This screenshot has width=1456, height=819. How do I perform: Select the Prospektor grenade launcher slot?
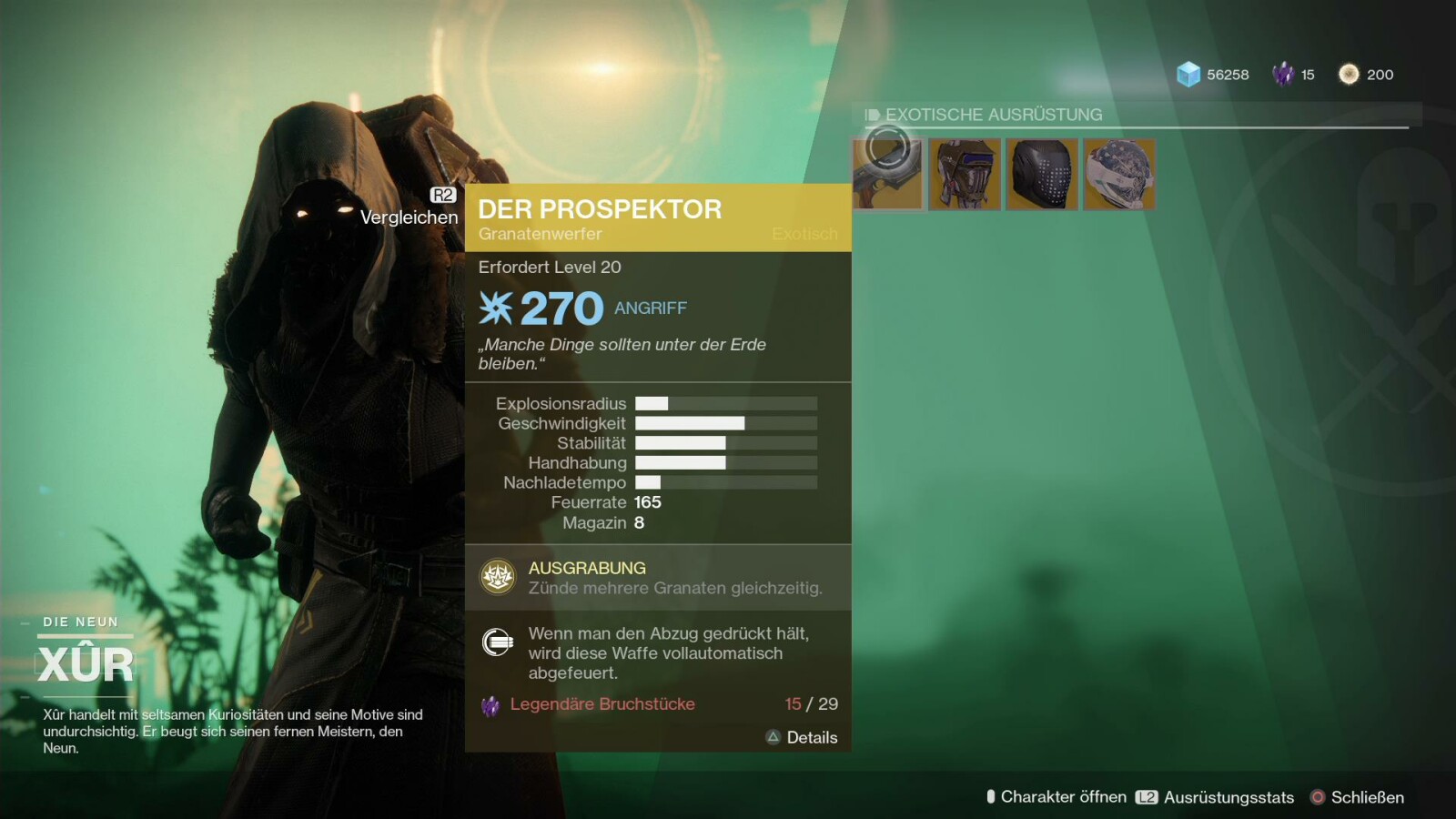tap(887, 174)
